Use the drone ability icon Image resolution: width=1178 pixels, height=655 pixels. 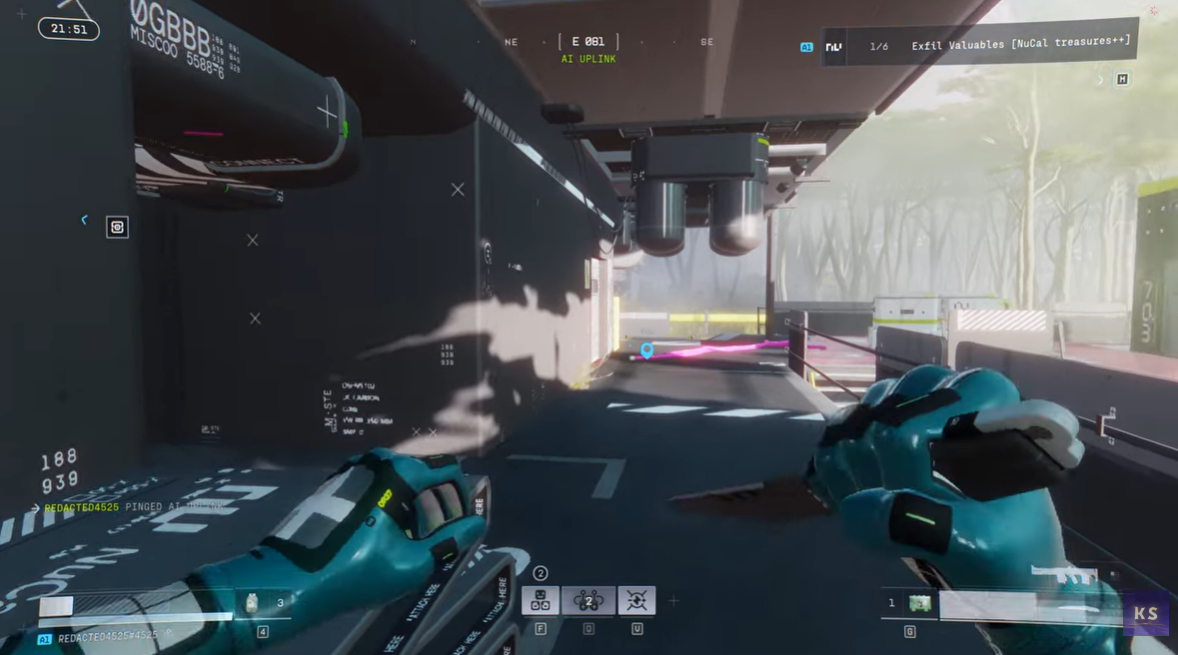tap(588, 600)
